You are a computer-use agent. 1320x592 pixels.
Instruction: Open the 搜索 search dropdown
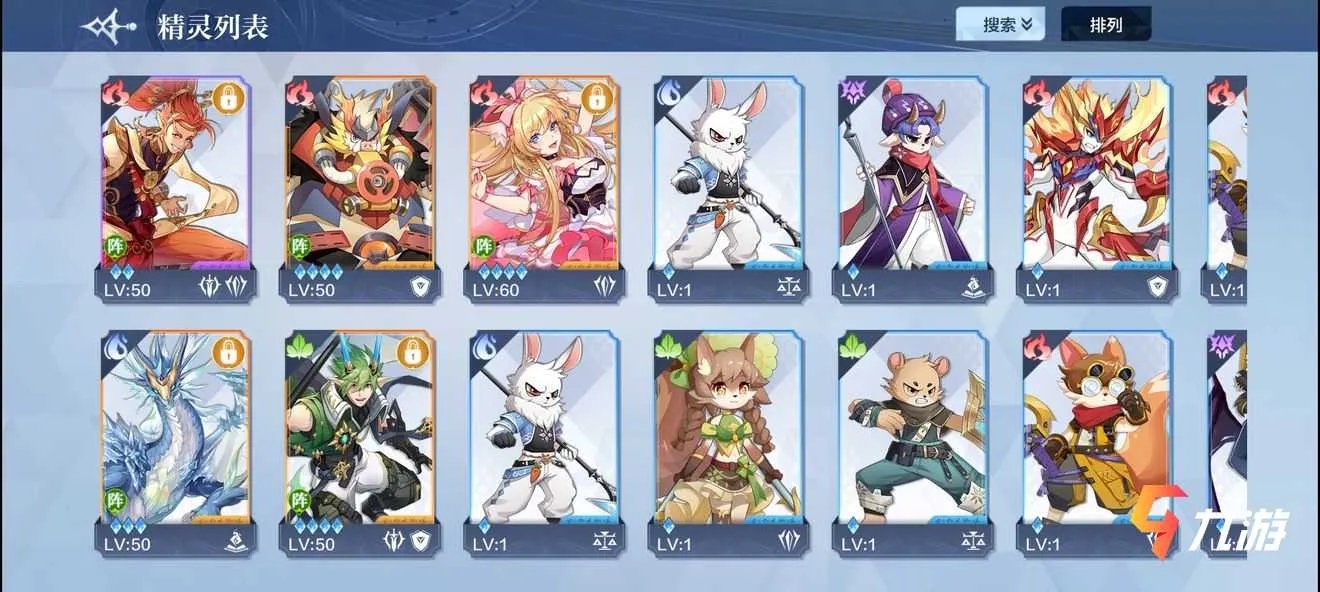(x=999, y=25)
